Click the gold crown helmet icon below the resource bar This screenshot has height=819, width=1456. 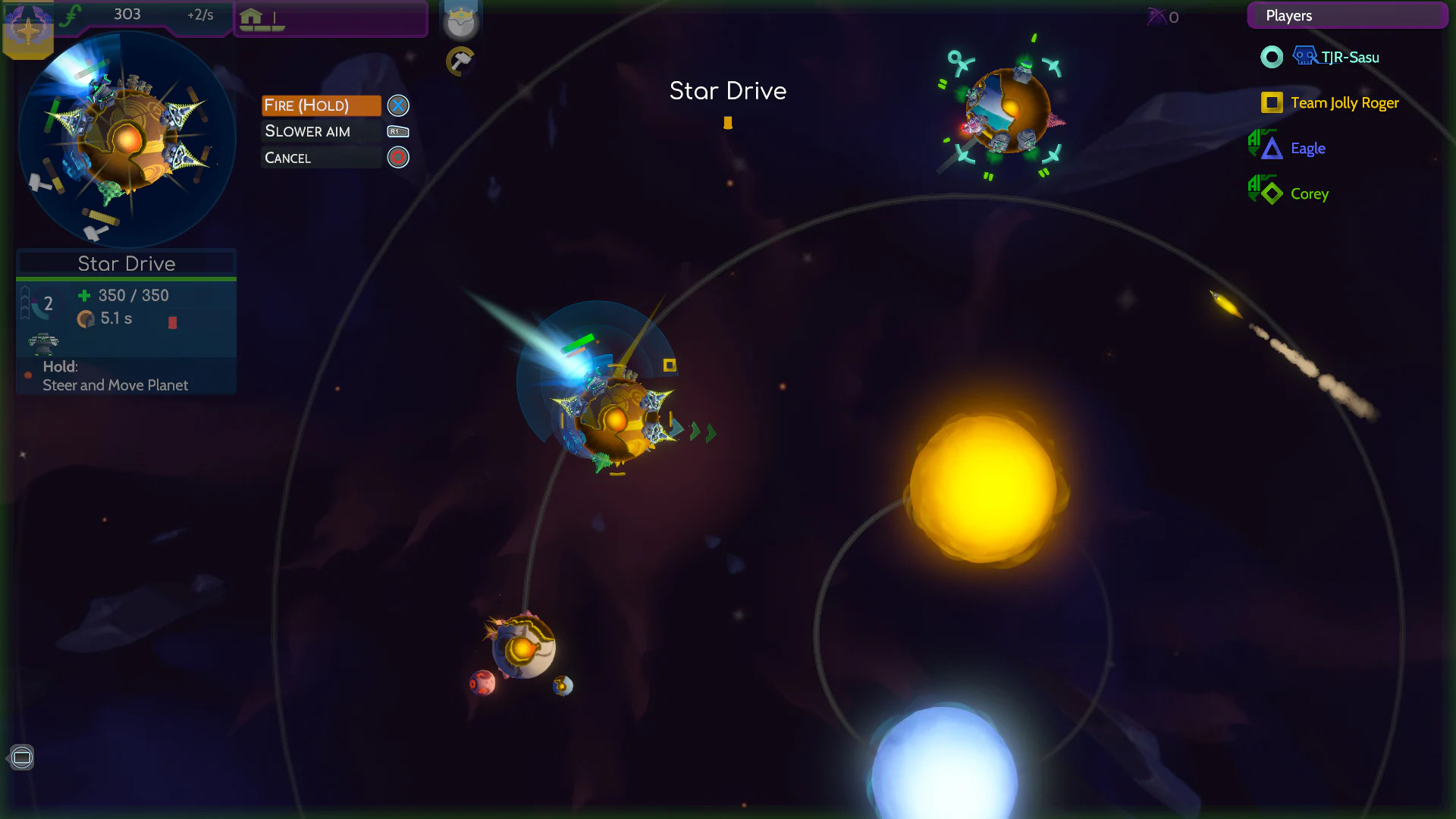461,19
